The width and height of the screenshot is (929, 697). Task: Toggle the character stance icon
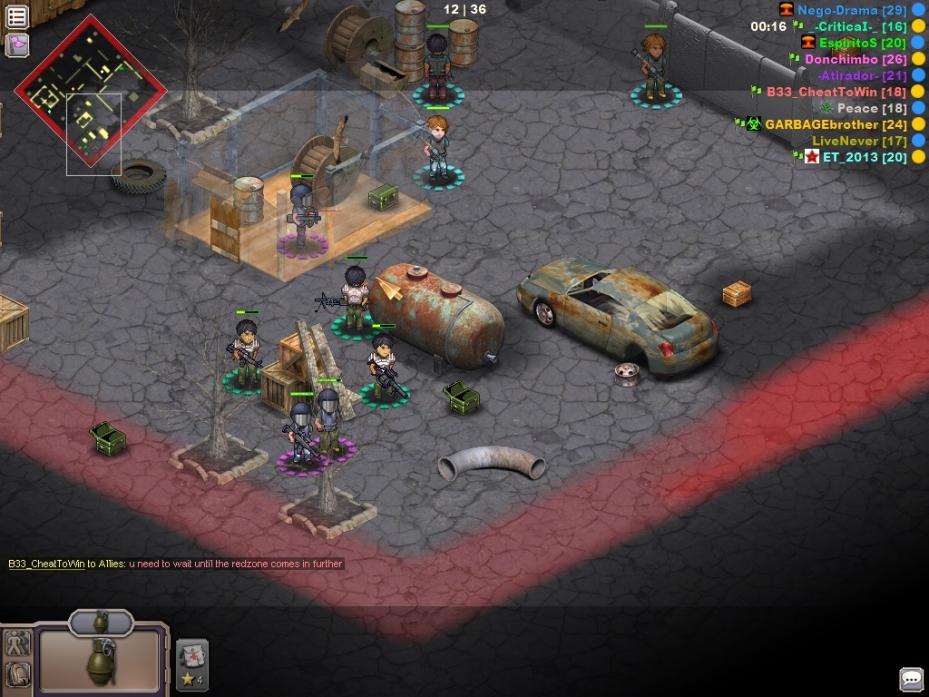coord(18,644)
